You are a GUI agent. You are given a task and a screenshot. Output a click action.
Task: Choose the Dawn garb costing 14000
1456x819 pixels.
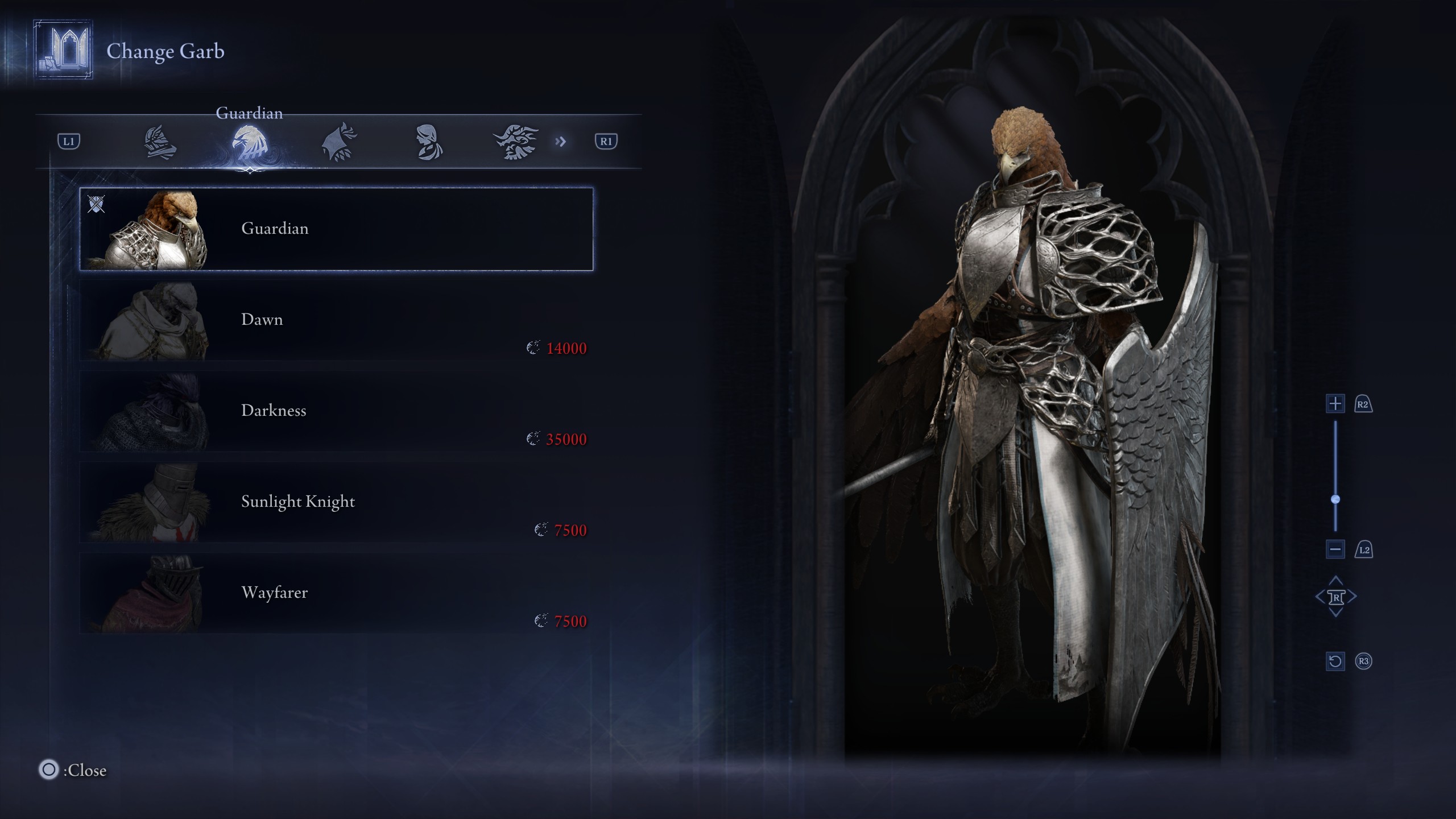pyautogui.click(x=336, y=320)
